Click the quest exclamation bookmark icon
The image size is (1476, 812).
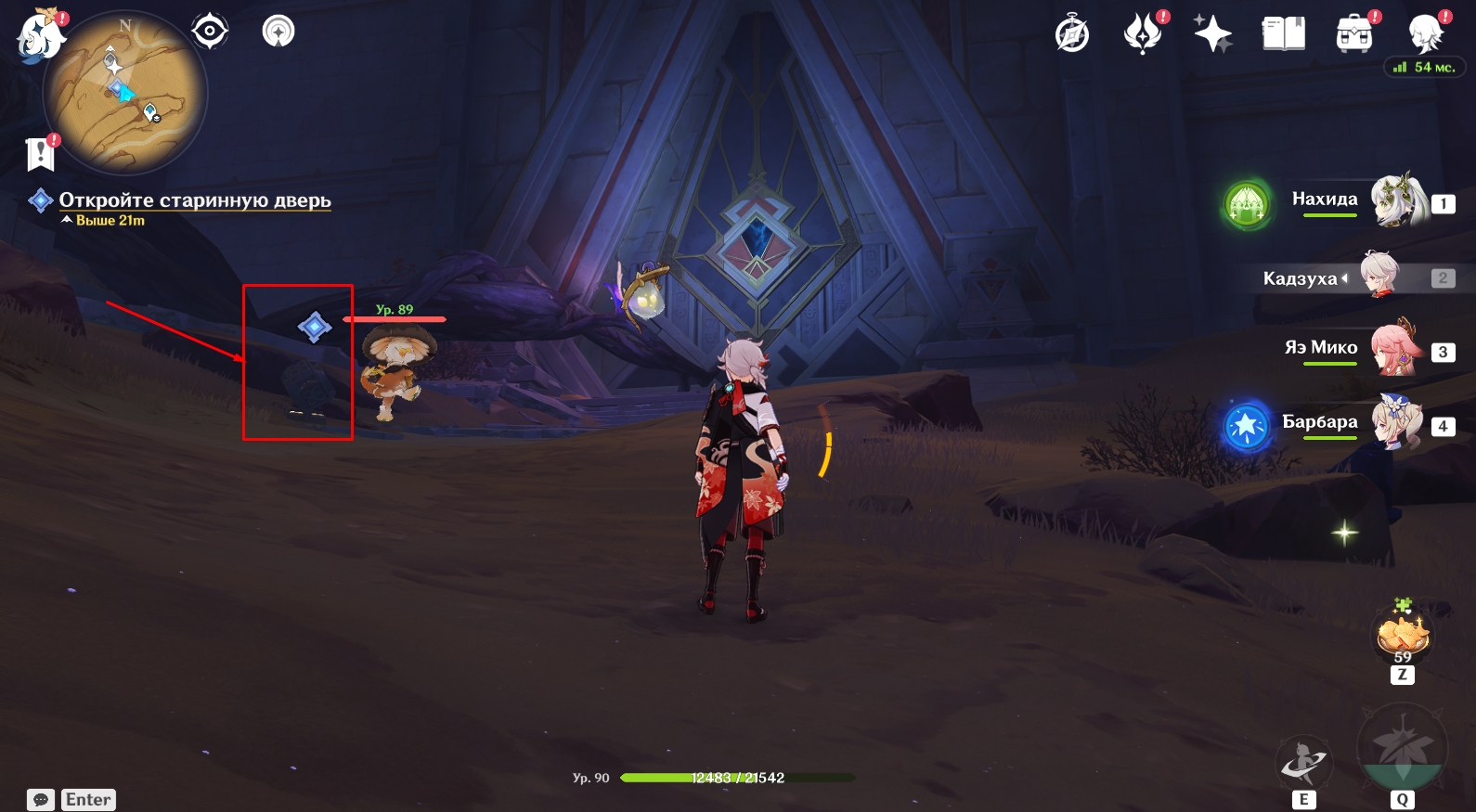click(x=41, y=154)
